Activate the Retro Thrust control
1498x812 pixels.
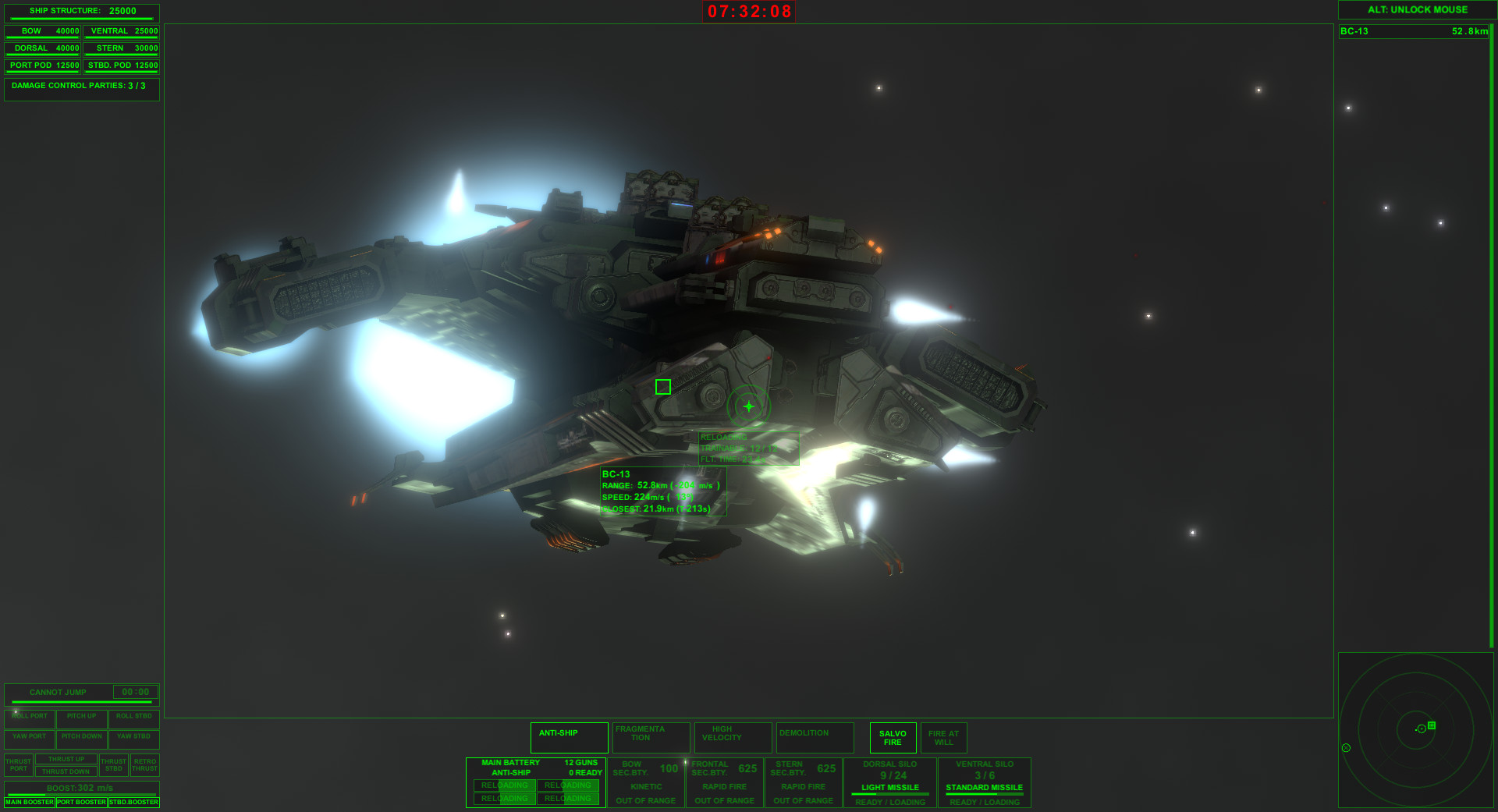(144, 764)
